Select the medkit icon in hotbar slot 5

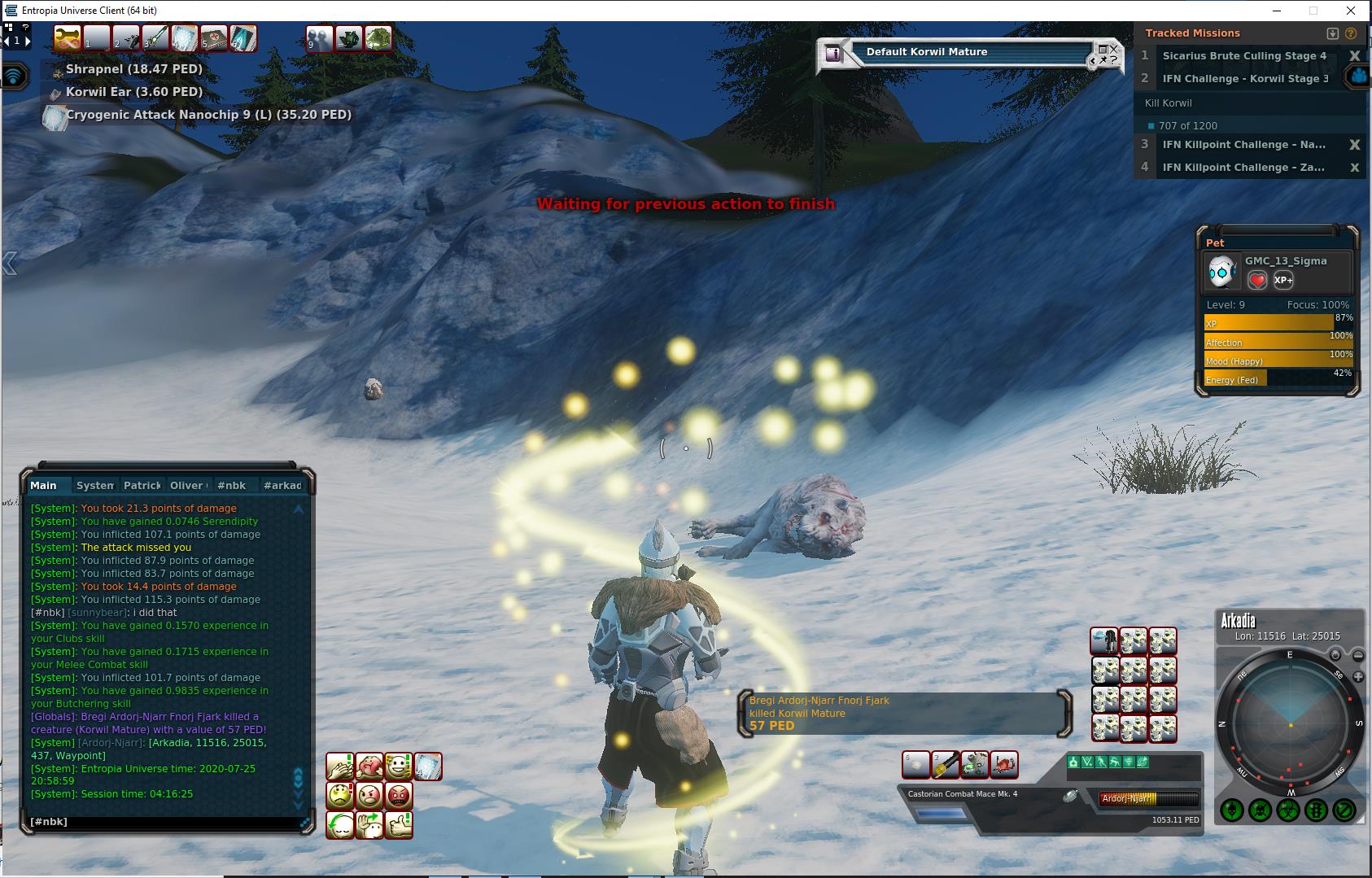(213, 38)
